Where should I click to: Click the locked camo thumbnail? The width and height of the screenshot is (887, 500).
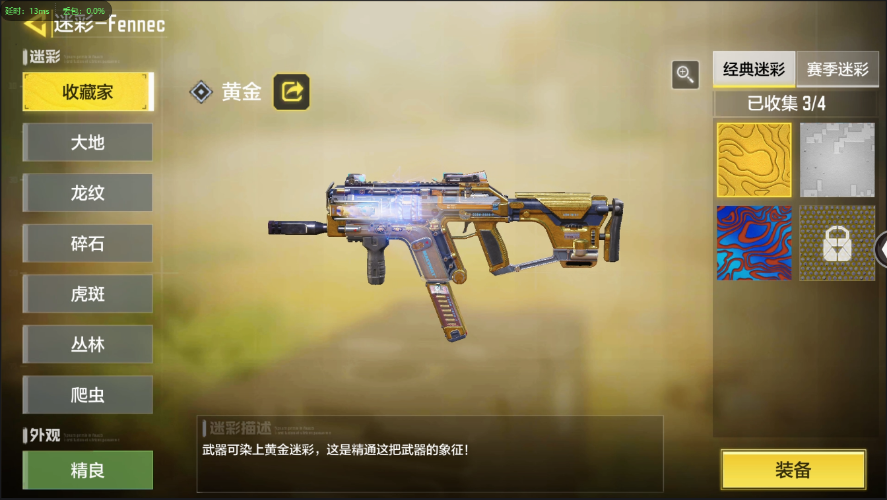pos(837,243)
